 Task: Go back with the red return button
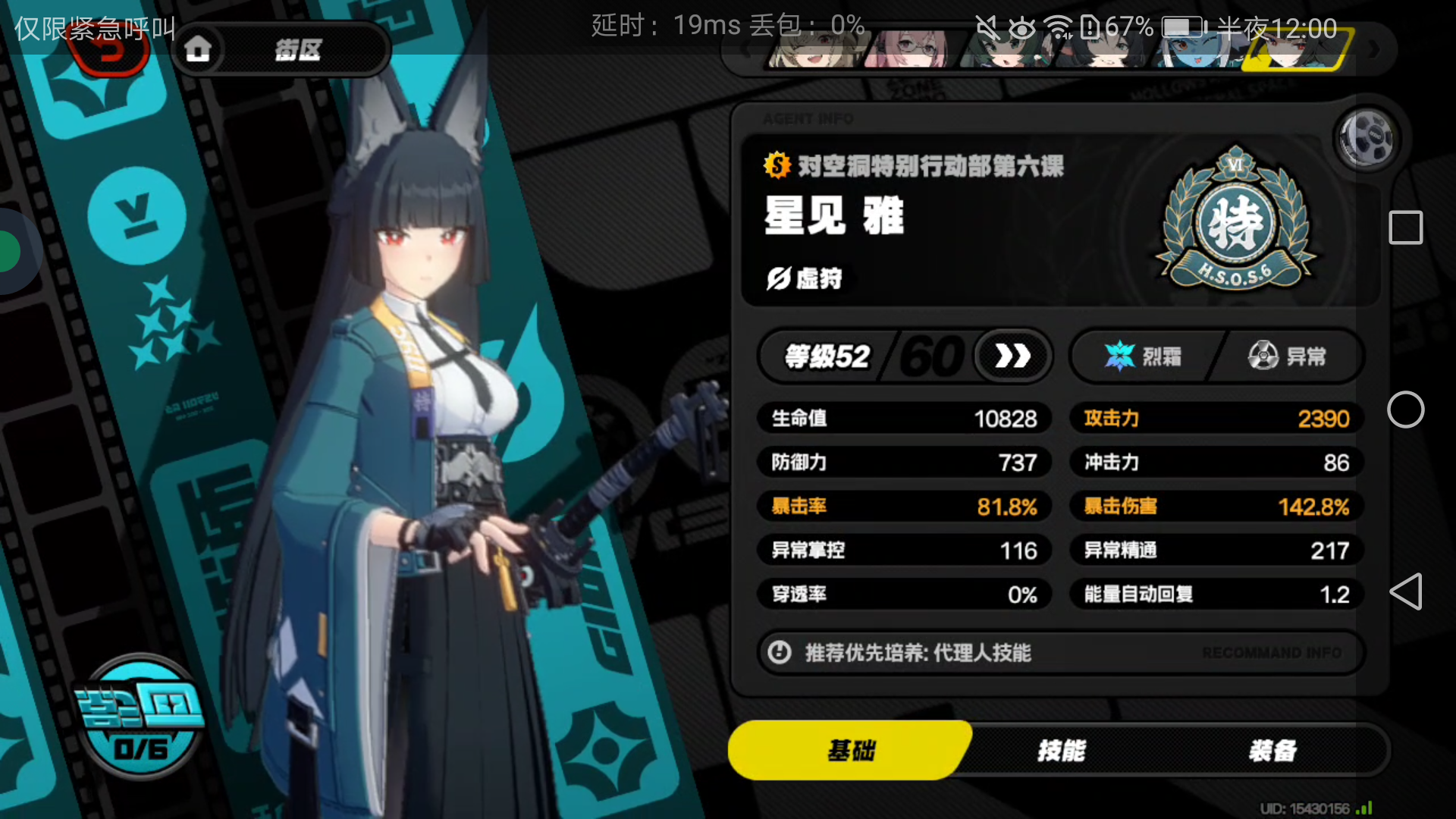[110, 52]
